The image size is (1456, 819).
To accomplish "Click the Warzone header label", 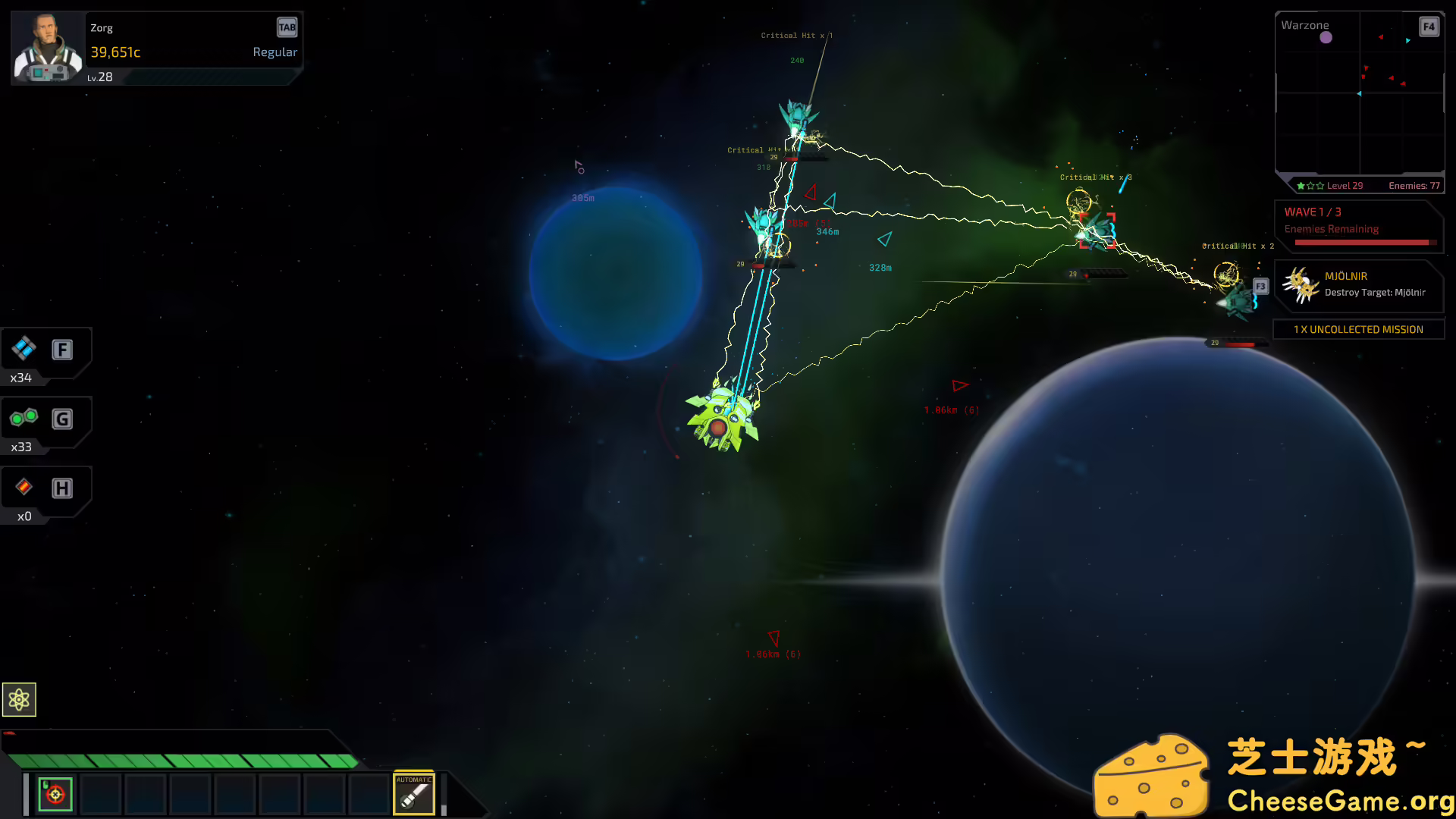I will [x=1304, y=24].
